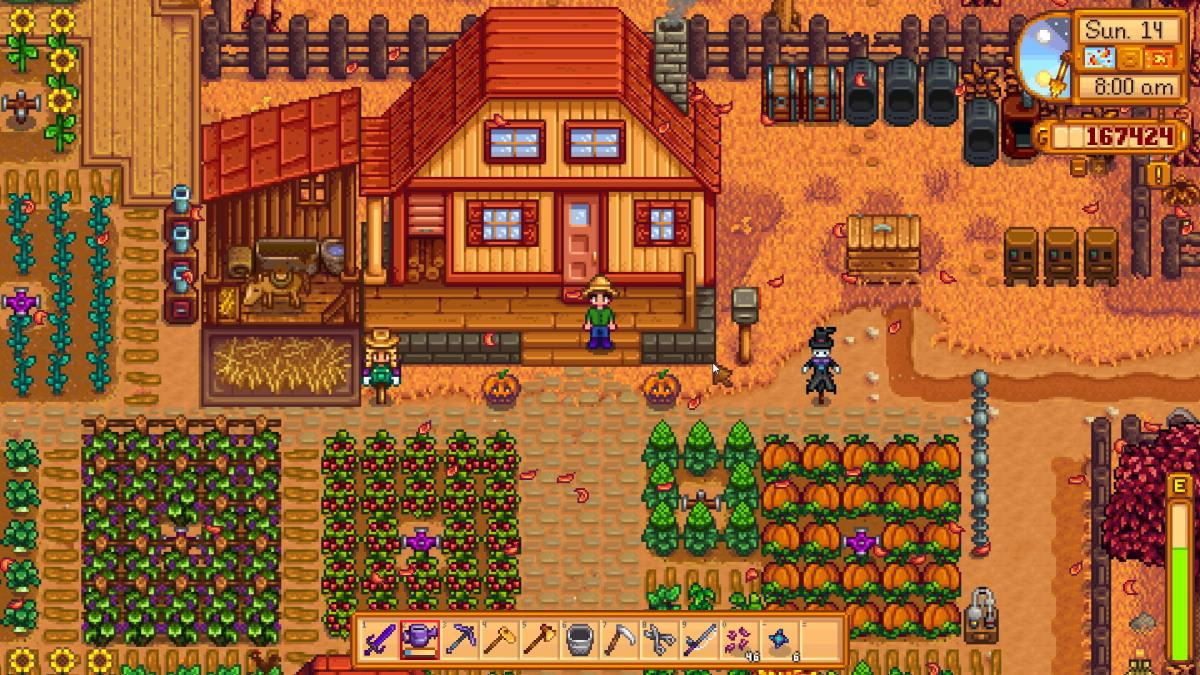Click the zoom-in plus button
Screen dimensions: 1200x675
coord(1100,167)
